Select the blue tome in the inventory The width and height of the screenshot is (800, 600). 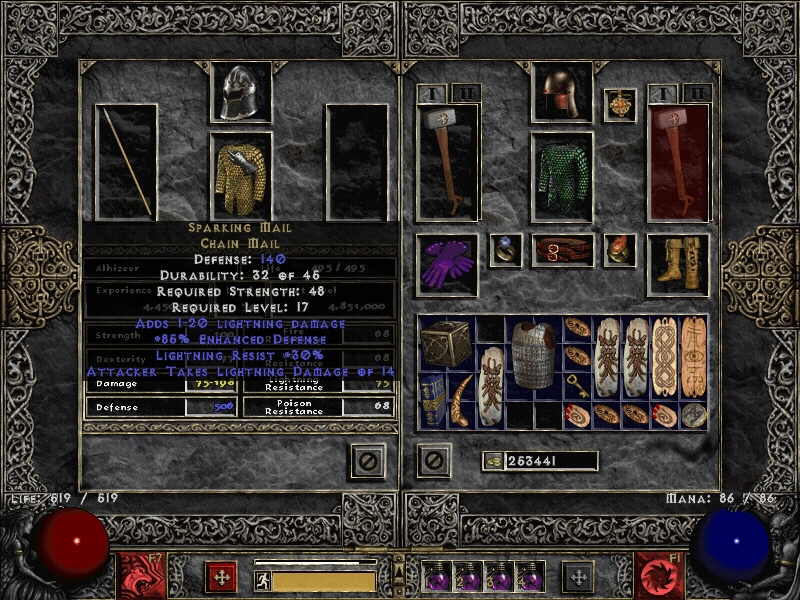coord(432,401)
